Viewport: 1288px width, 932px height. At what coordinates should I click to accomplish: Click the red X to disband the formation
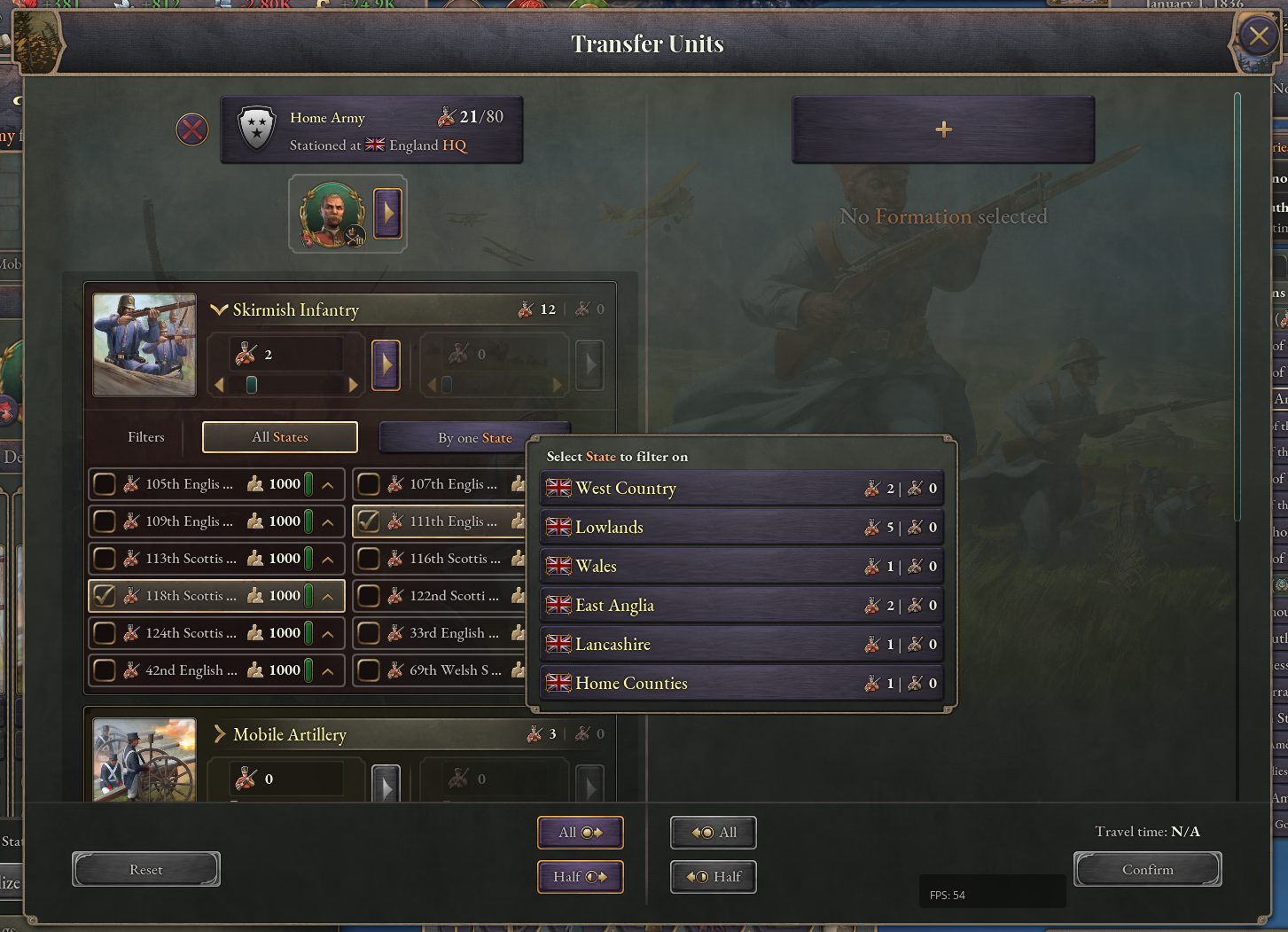point(191,129)
